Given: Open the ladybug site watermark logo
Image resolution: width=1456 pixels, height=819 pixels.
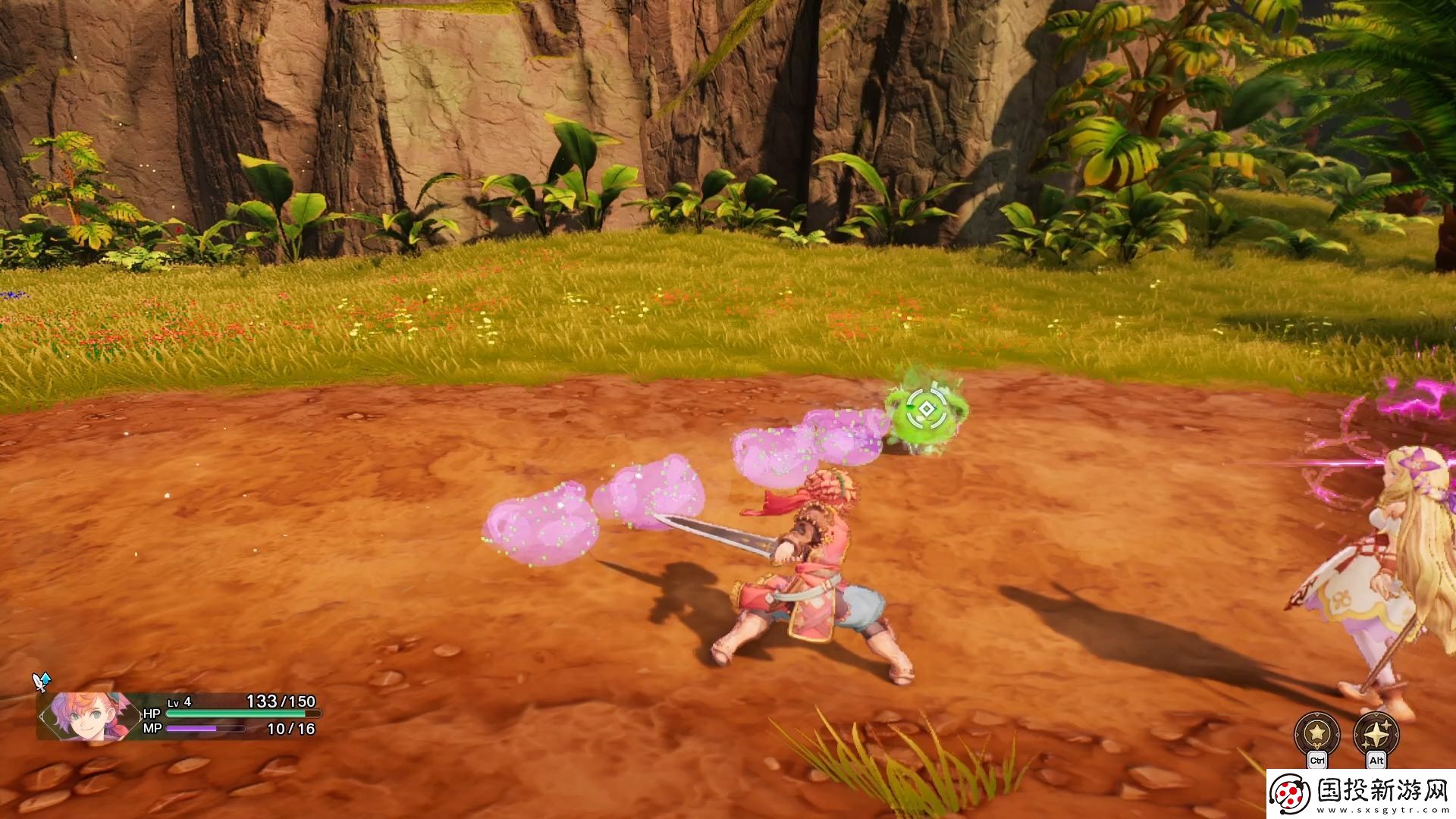Looking at the screenshot, I should (1291, 794).
